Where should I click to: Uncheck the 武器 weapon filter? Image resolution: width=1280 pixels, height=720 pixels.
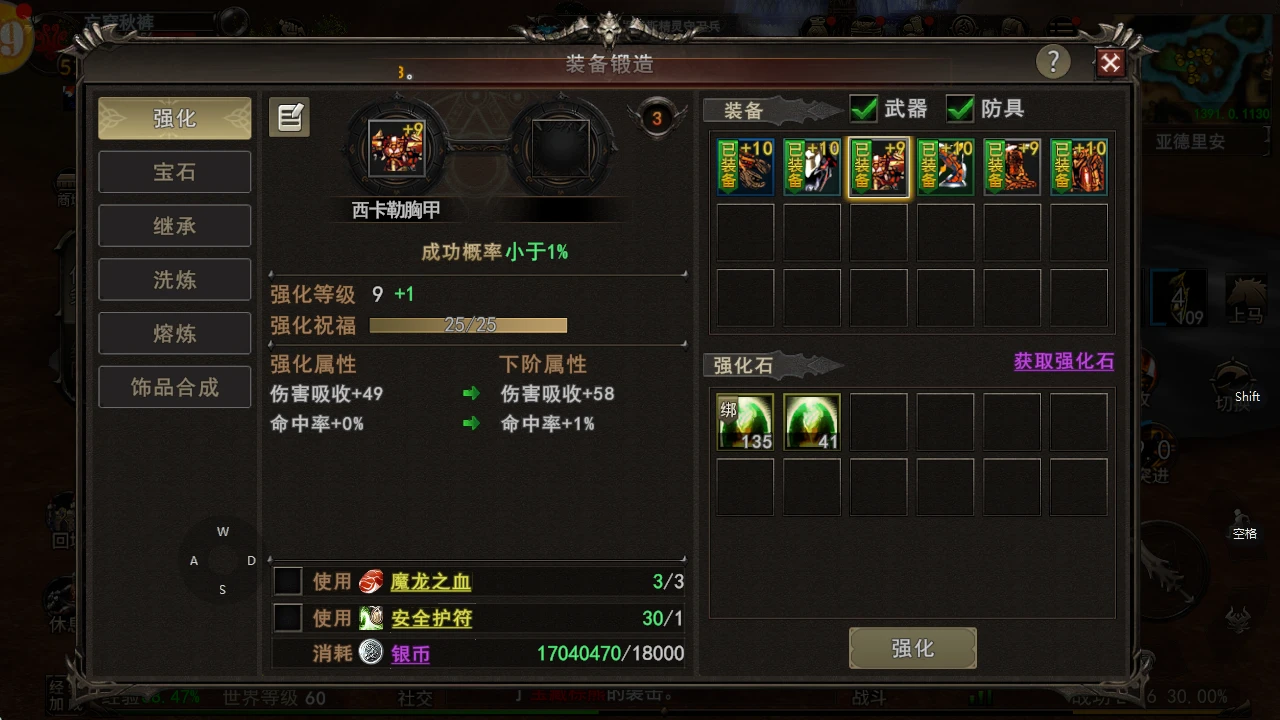863,109
